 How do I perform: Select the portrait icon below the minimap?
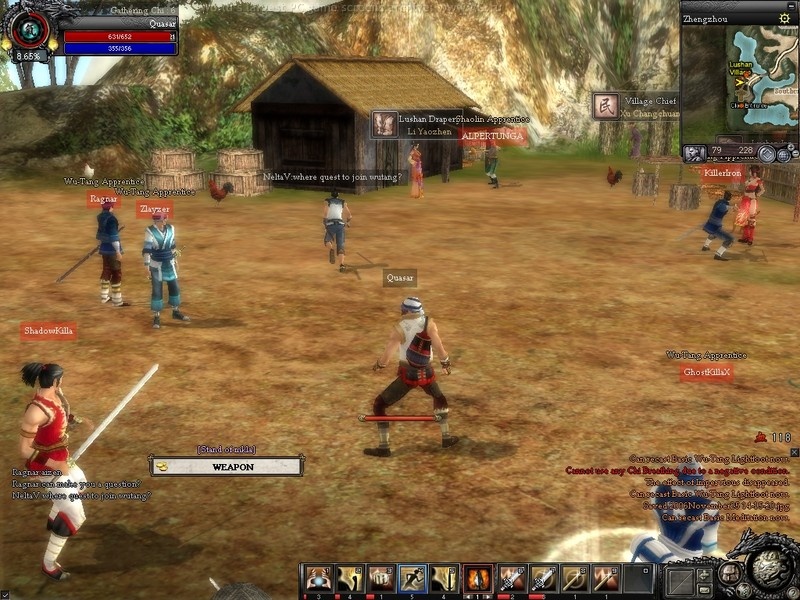[695, 153]
